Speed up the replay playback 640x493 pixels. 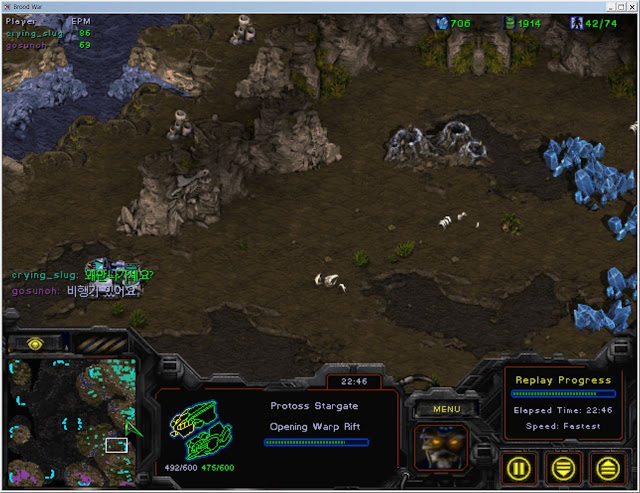607,467
